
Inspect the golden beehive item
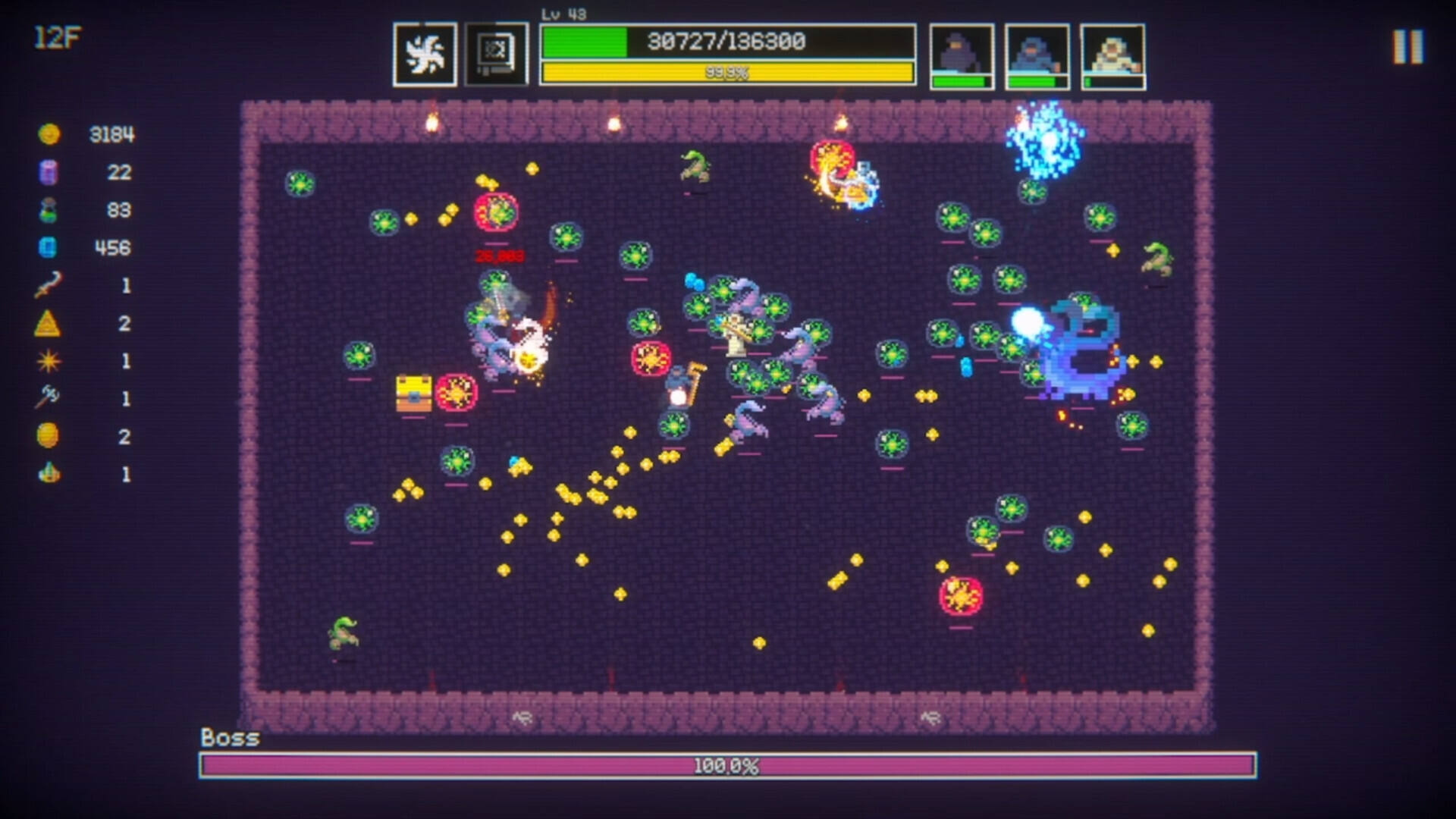point(49,436)
